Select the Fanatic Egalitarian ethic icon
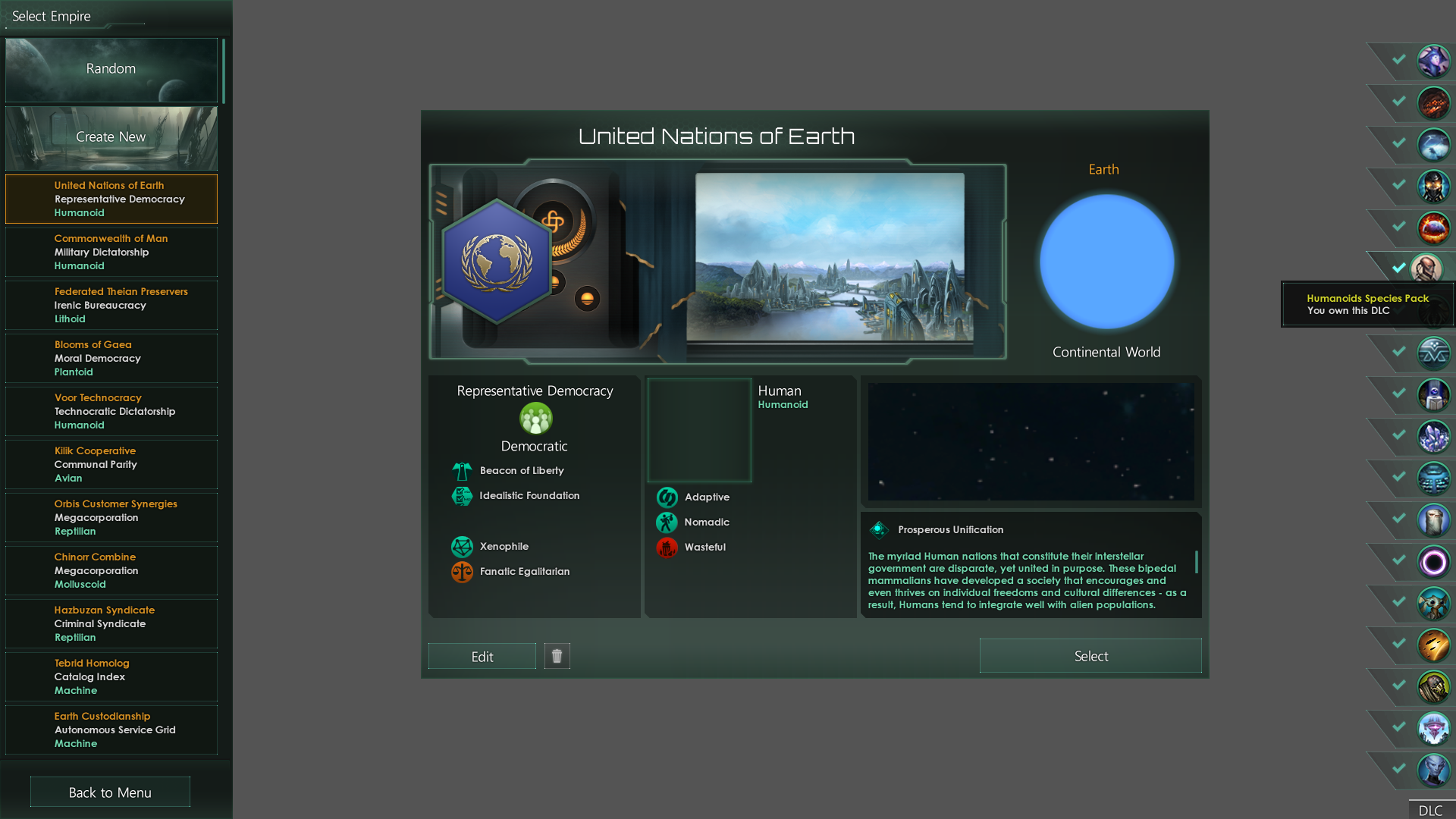 (x=463, y=572)
